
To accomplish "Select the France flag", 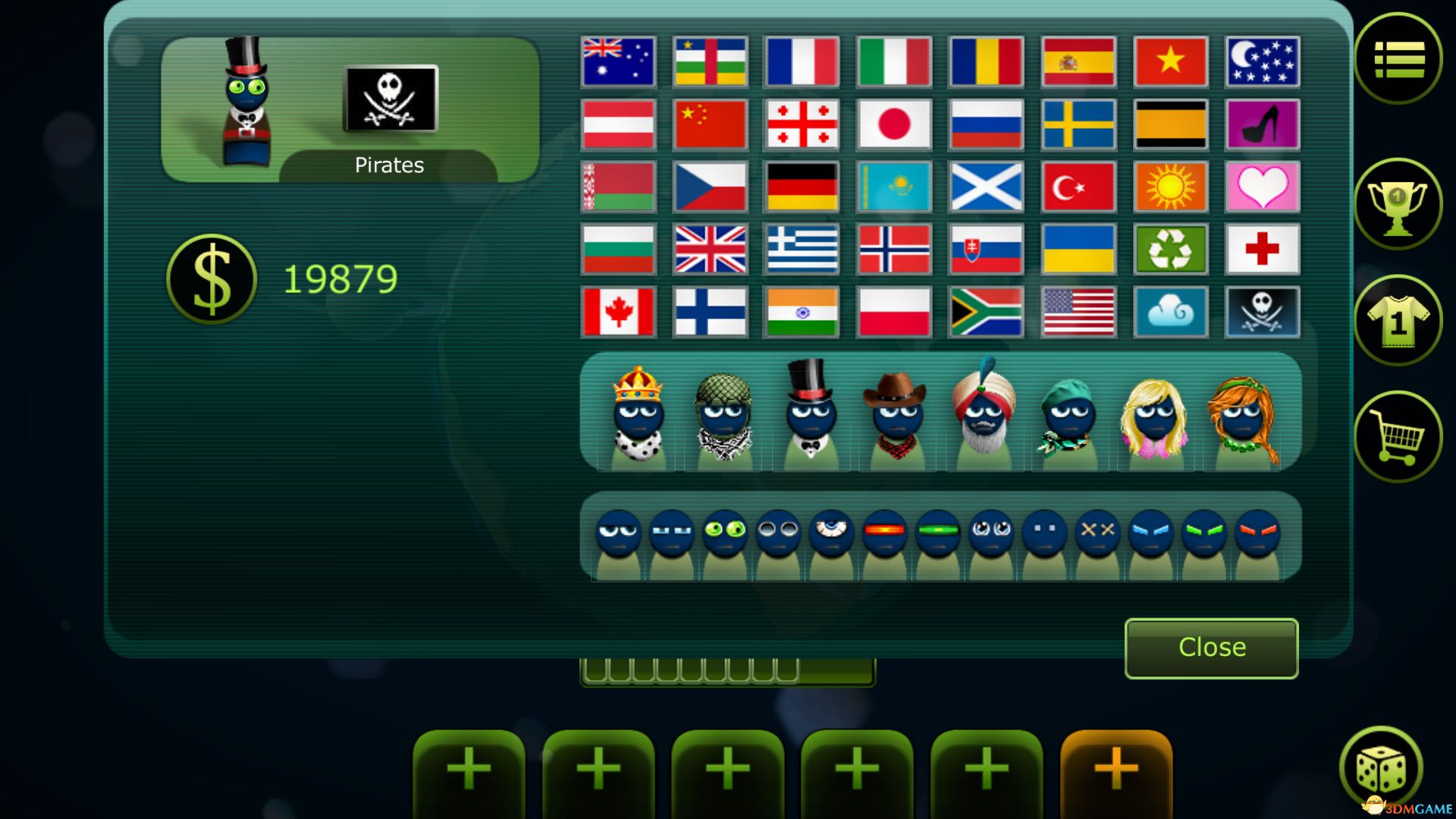I will [802, 61].
